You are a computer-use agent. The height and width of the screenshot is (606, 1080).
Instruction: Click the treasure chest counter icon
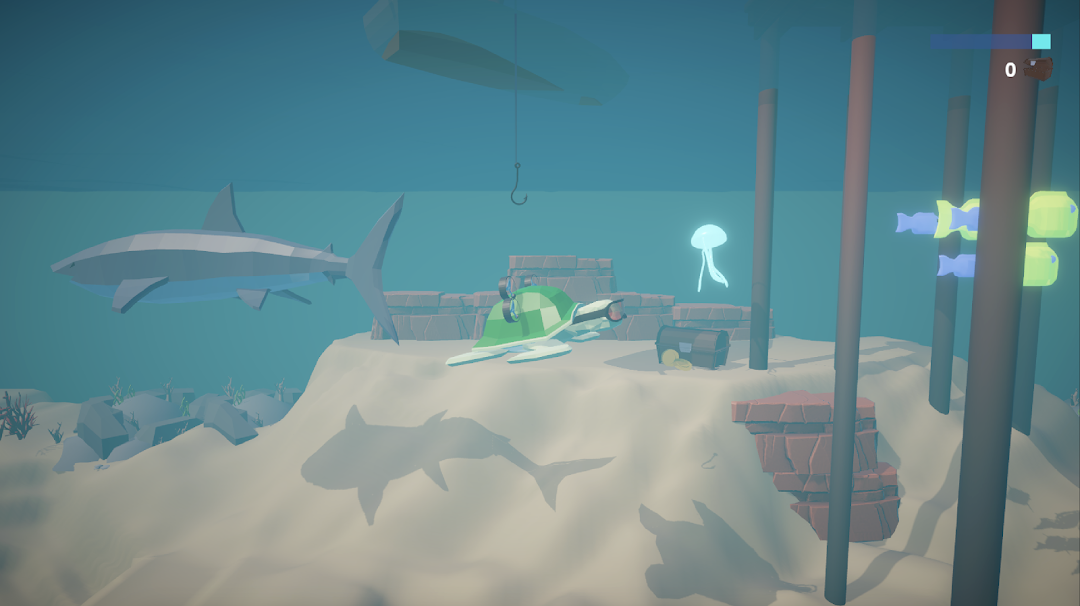(1038, 69)
